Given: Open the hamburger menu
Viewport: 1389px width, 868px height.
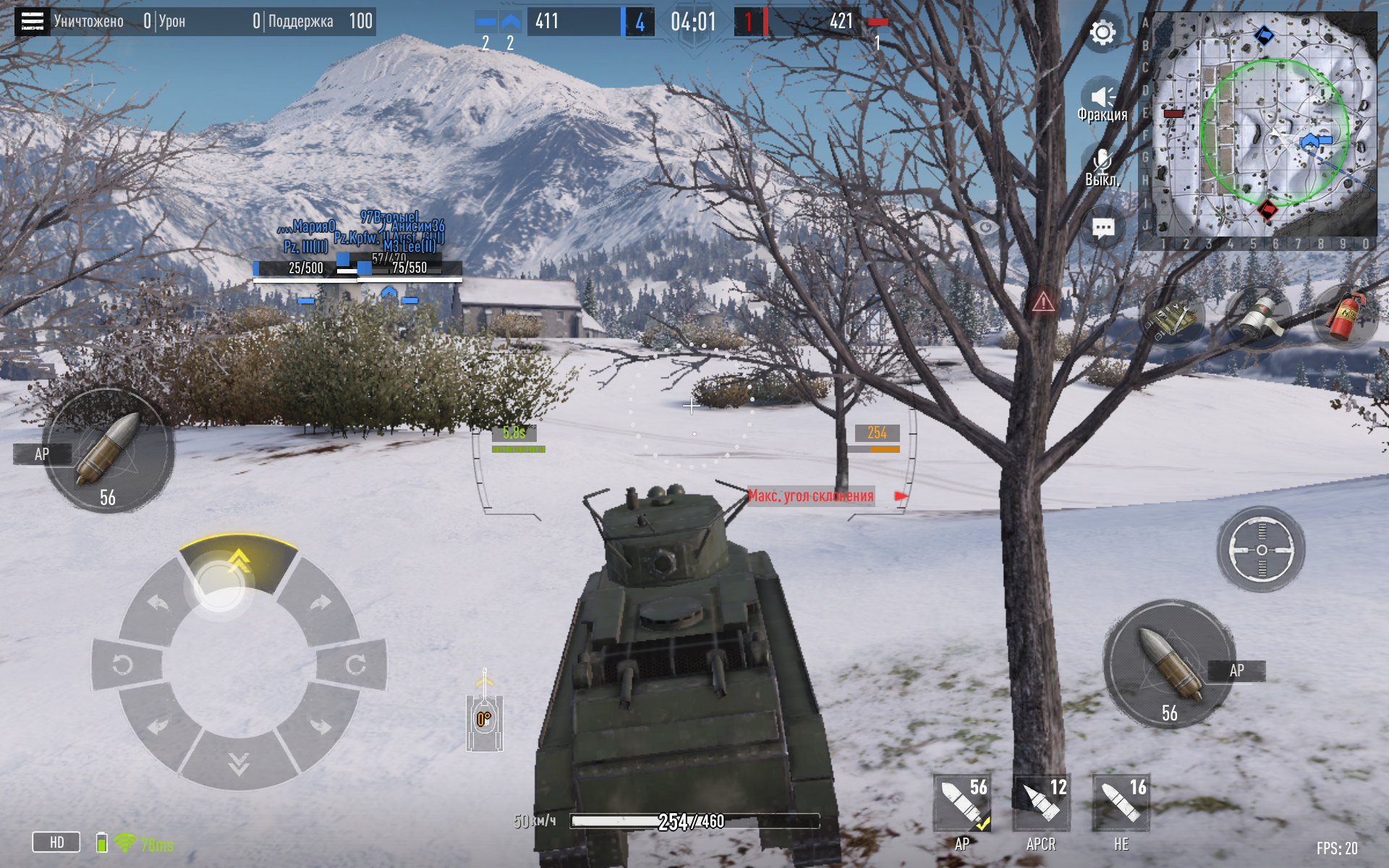Looking at the screenshot, I should (32, 22).
